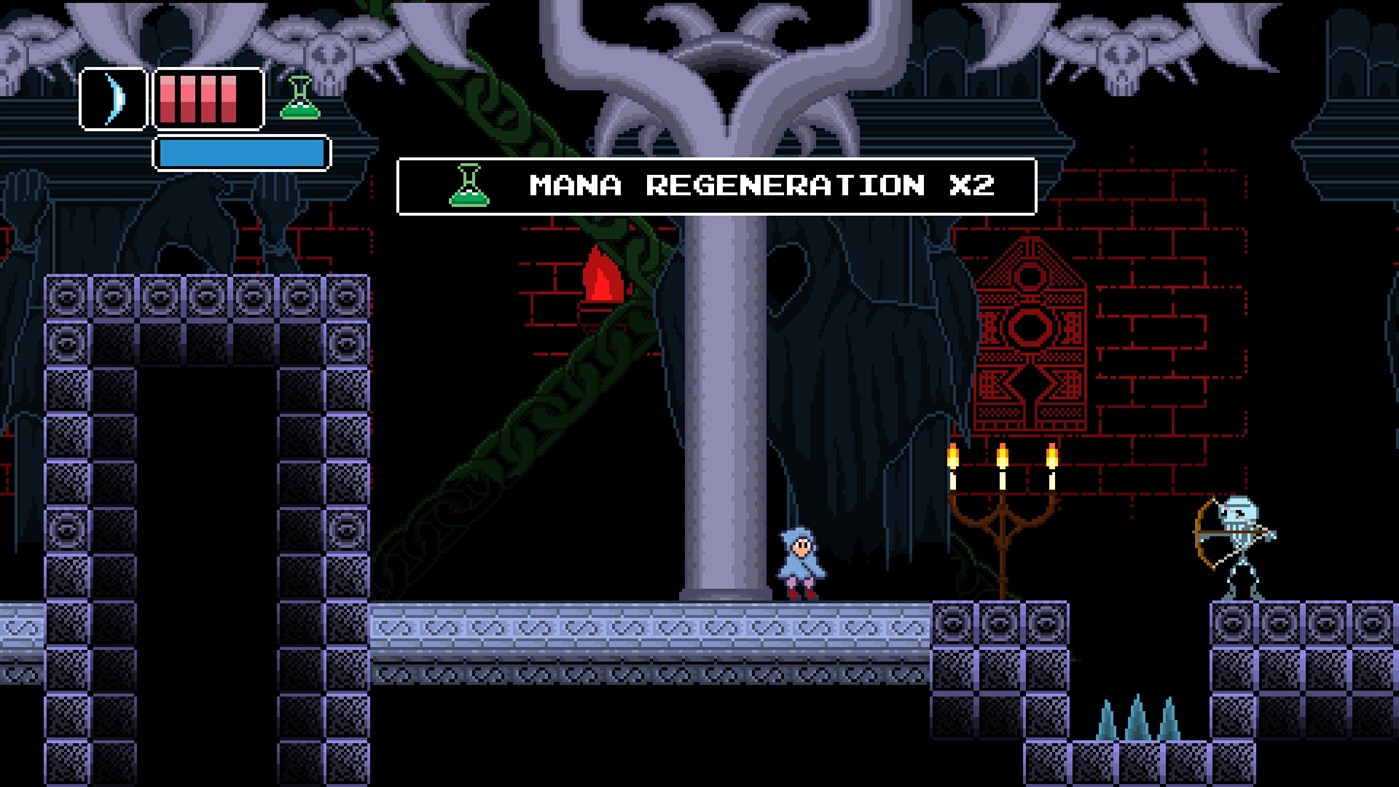Click the skull carving on the ceiling
The height and width of the screenshot is (787, 1399).
pos(1120,50)
